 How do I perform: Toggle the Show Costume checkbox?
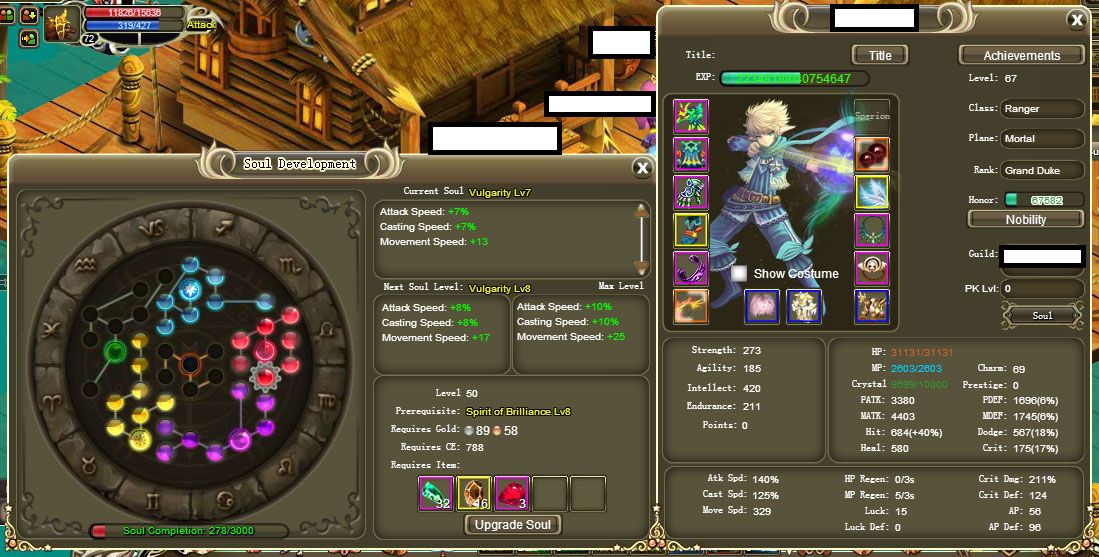point(740,273)
